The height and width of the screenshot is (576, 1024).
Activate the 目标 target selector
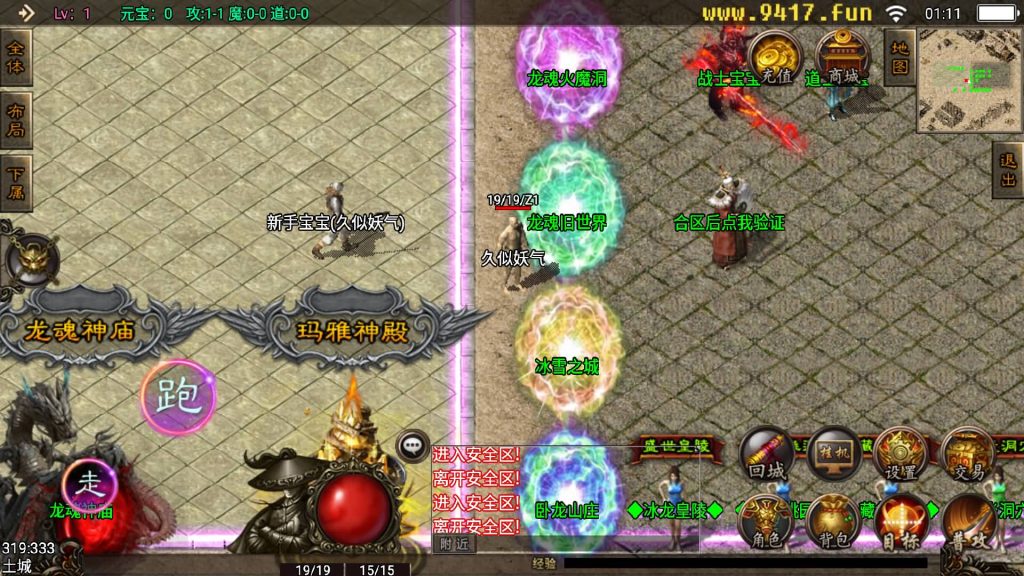(901, 522)
